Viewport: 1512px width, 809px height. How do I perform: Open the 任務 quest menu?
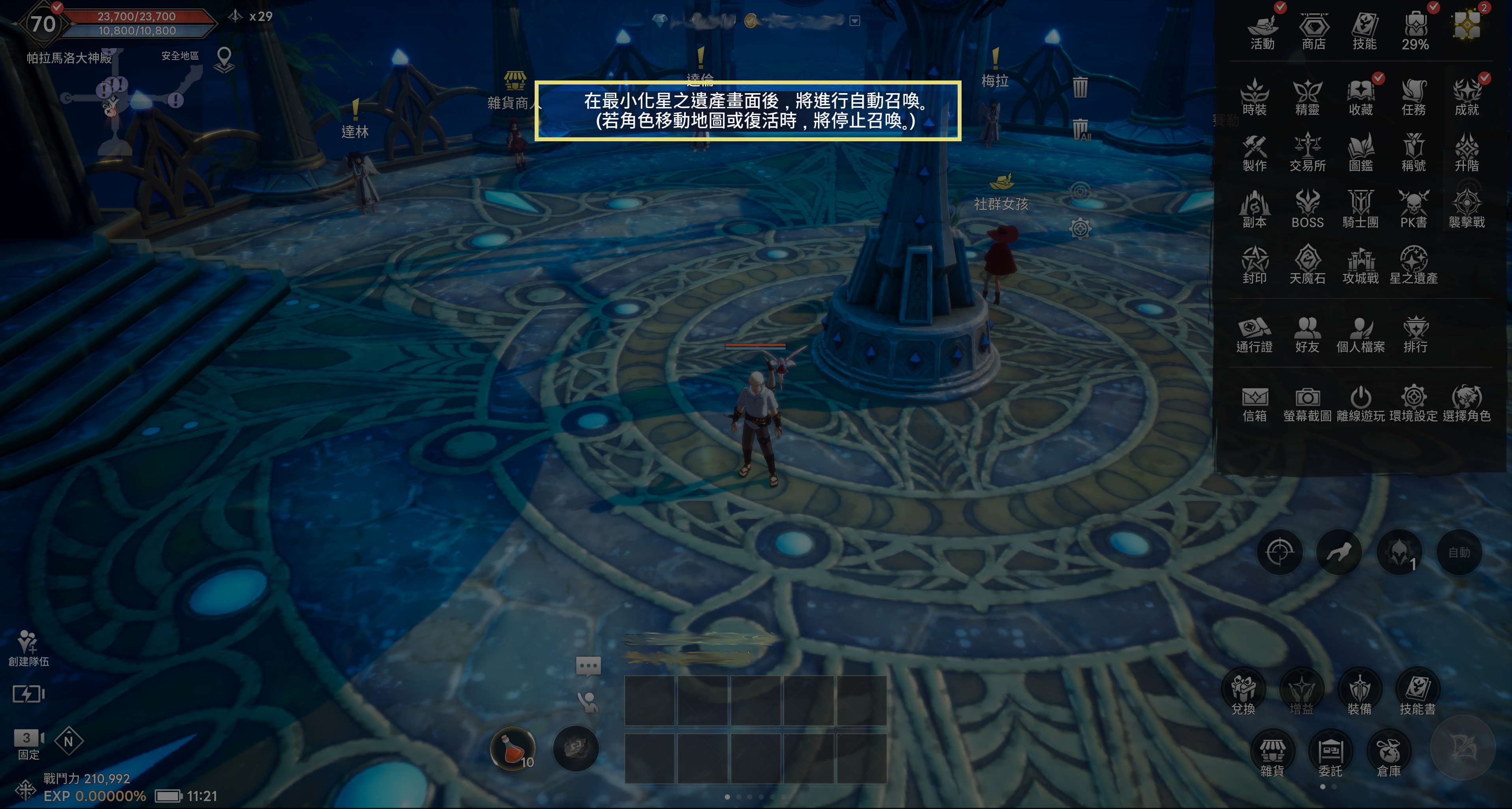point(1413,97)
